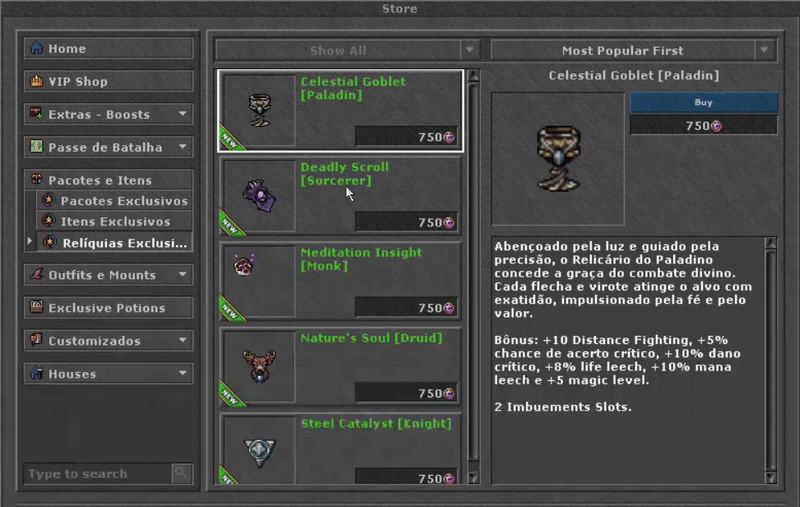Open the Show All filter dropdown
This screenshot has width=800, height=507.
point(347,50)
